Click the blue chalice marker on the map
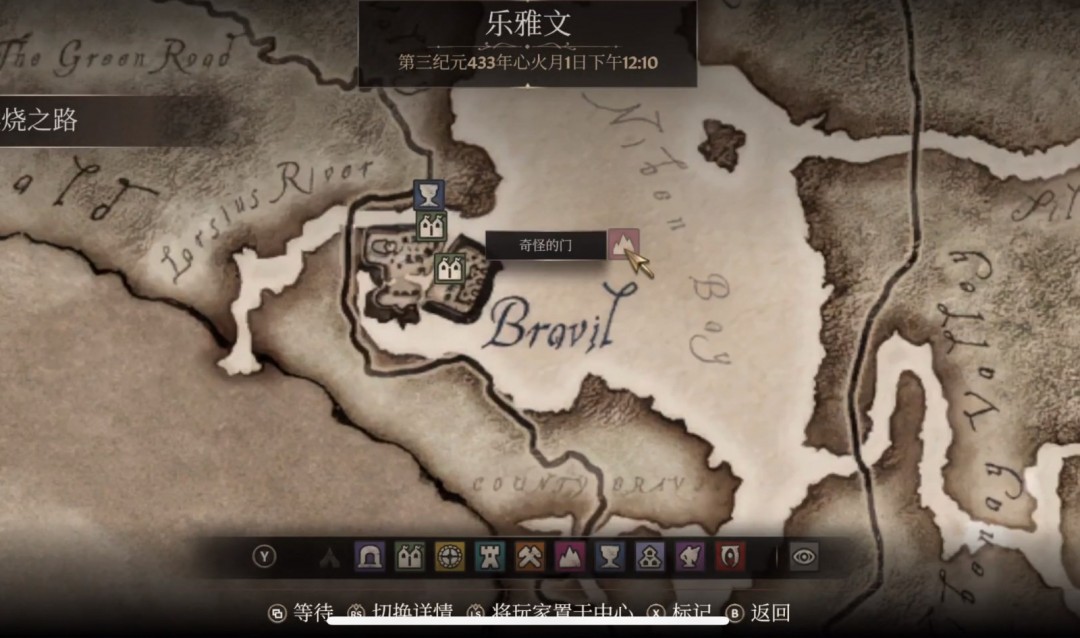The height and width of the screenshot is (638, 1080). (x=429, y=195)
